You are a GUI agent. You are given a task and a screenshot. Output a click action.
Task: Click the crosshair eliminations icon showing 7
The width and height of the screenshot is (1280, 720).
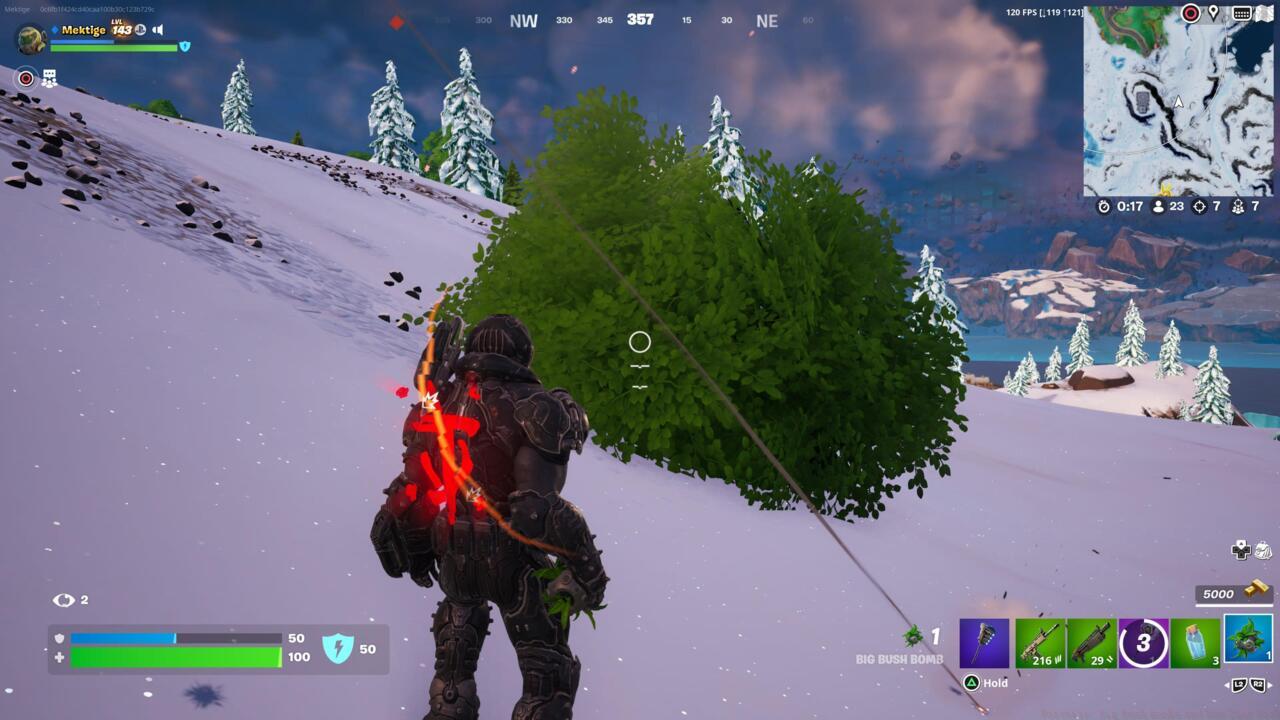1200,207
